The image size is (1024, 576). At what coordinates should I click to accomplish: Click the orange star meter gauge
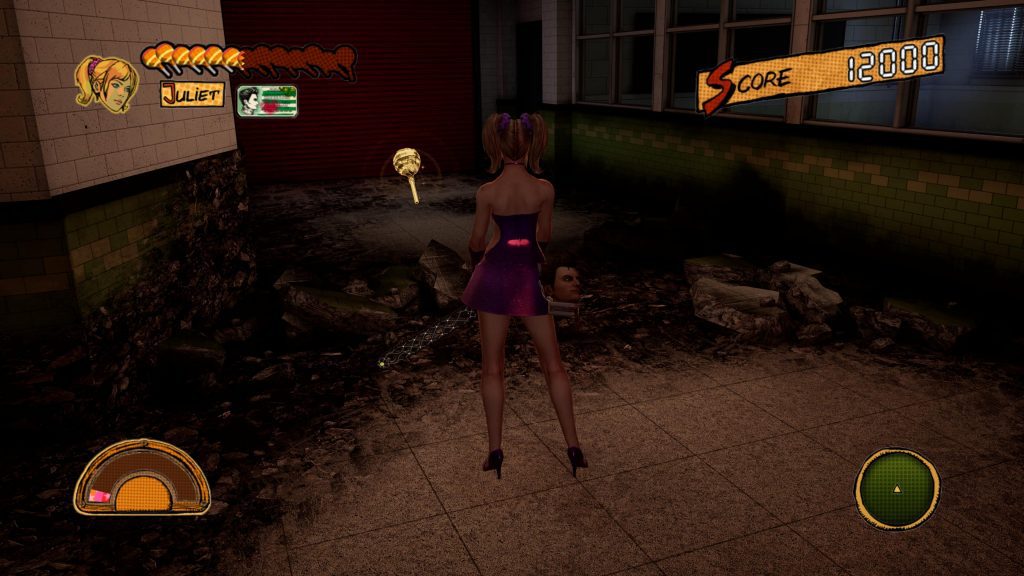tap(141, 478)
